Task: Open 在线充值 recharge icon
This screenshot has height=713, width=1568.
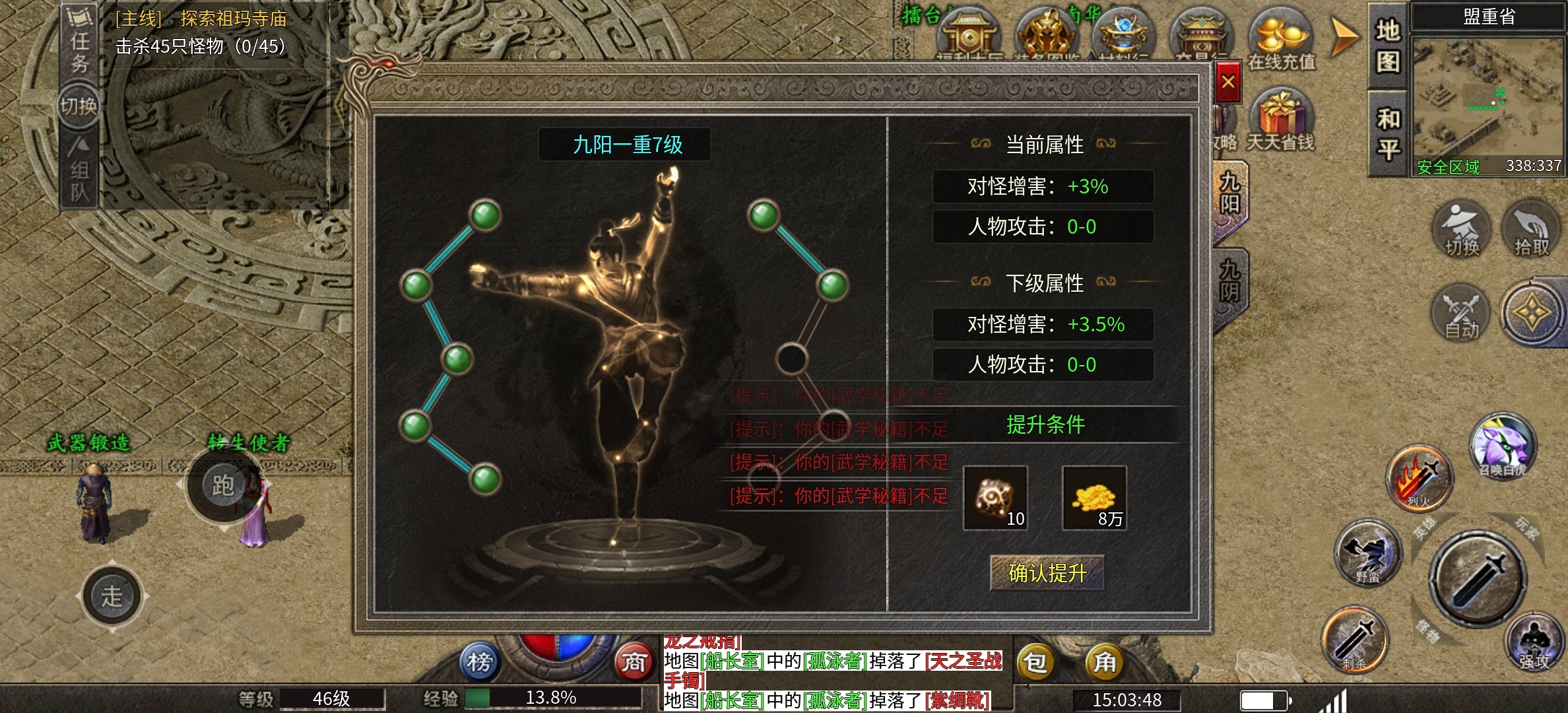Action: [x=1282, y=40]
